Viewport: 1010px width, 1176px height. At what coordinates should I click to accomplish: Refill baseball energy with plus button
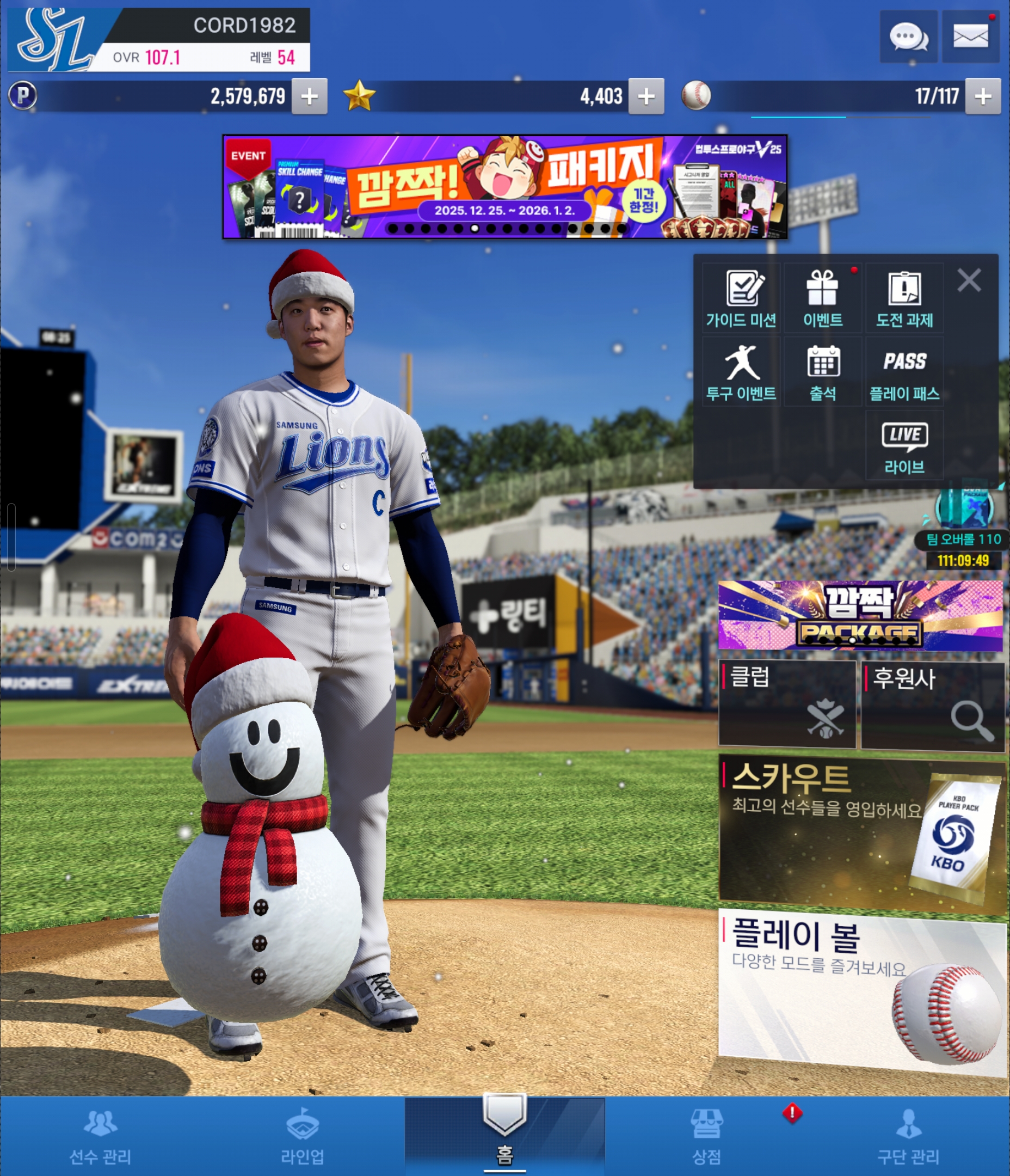pyautogui.click(x=983, y=96)
